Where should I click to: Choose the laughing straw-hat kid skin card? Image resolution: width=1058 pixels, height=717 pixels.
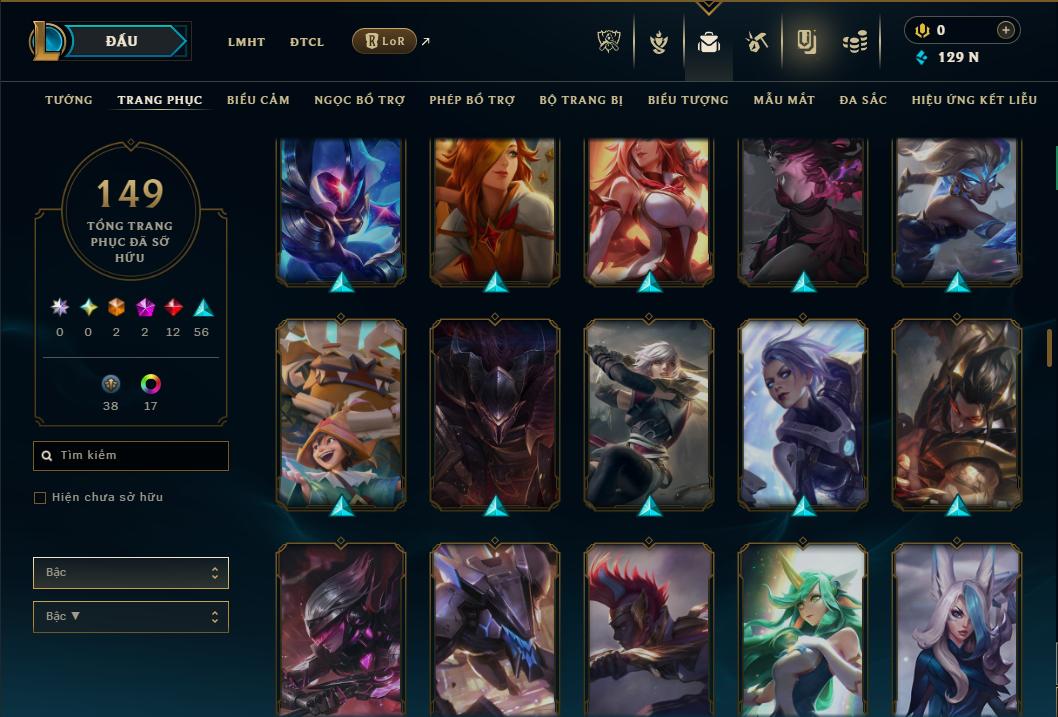click(x=341, y=412)
